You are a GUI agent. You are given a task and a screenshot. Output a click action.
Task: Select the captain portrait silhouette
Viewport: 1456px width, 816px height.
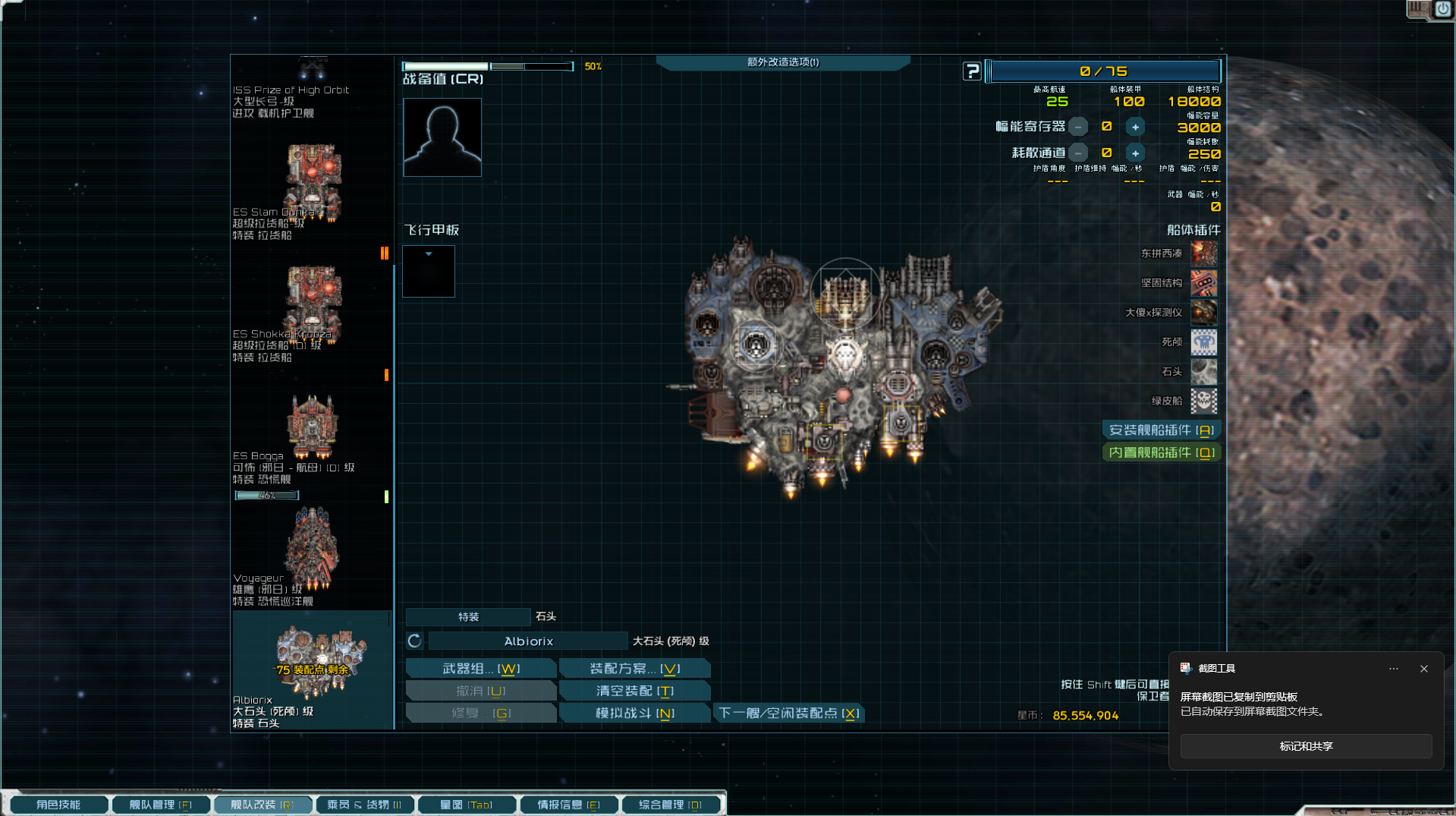[442, 137]
